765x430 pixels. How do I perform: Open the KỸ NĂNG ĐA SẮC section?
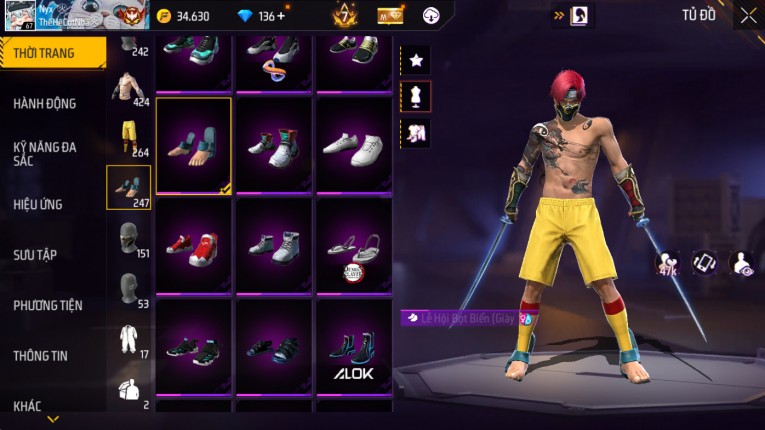click(x=45, y=153)
